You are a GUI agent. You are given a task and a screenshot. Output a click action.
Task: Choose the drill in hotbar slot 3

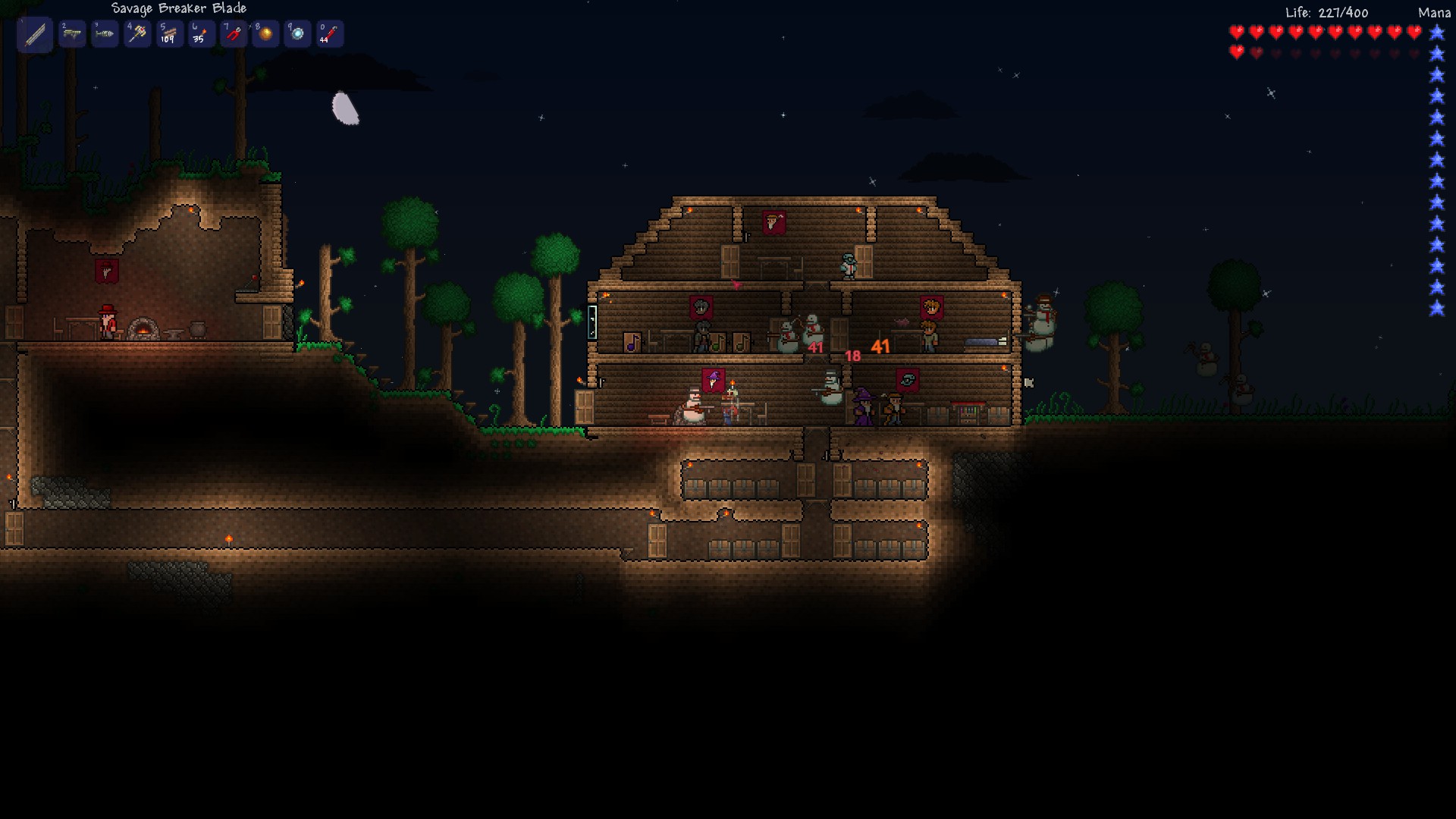[x=105, y=34]
